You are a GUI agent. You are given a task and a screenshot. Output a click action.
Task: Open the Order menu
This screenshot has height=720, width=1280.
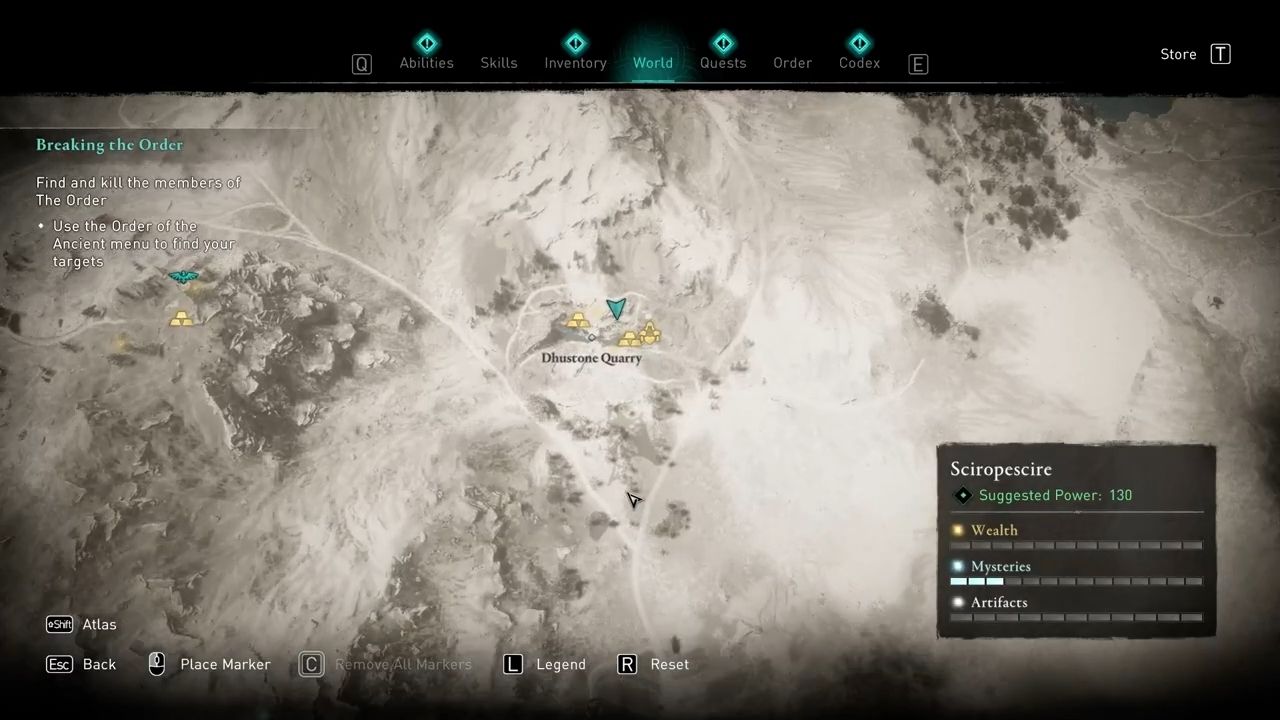(792, 63)
